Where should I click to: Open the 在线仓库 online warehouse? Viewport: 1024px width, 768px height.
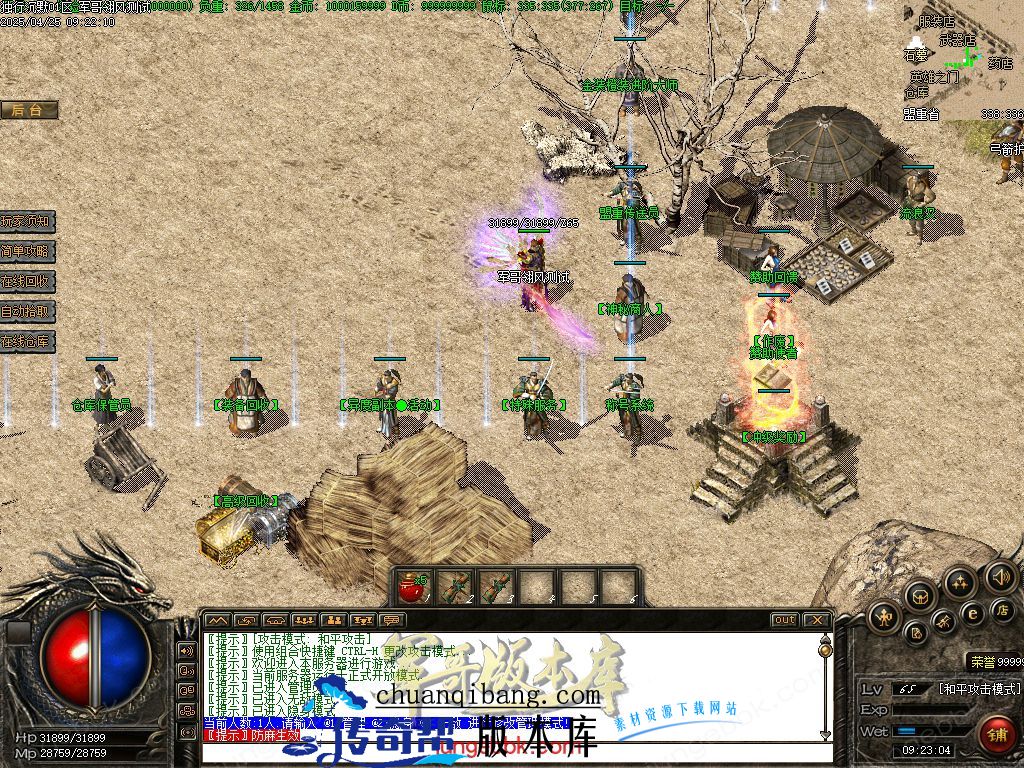tap(27, 341)
